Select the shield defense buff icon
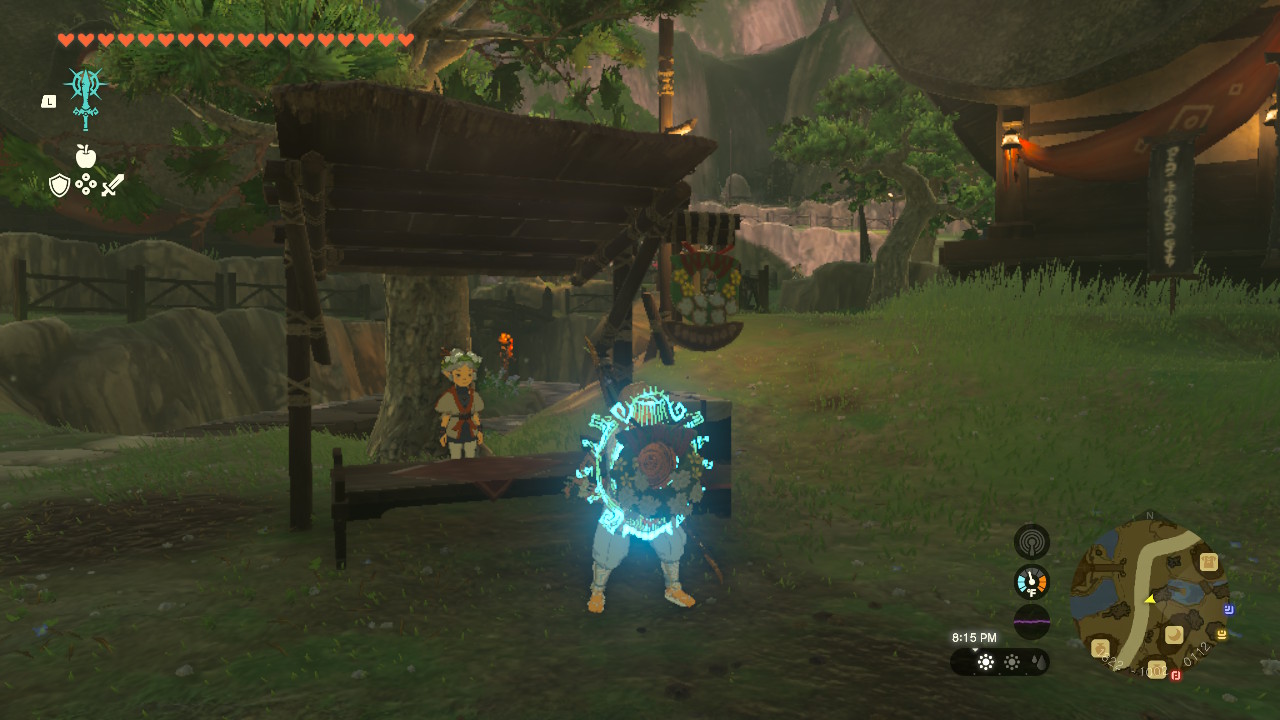 60,185
